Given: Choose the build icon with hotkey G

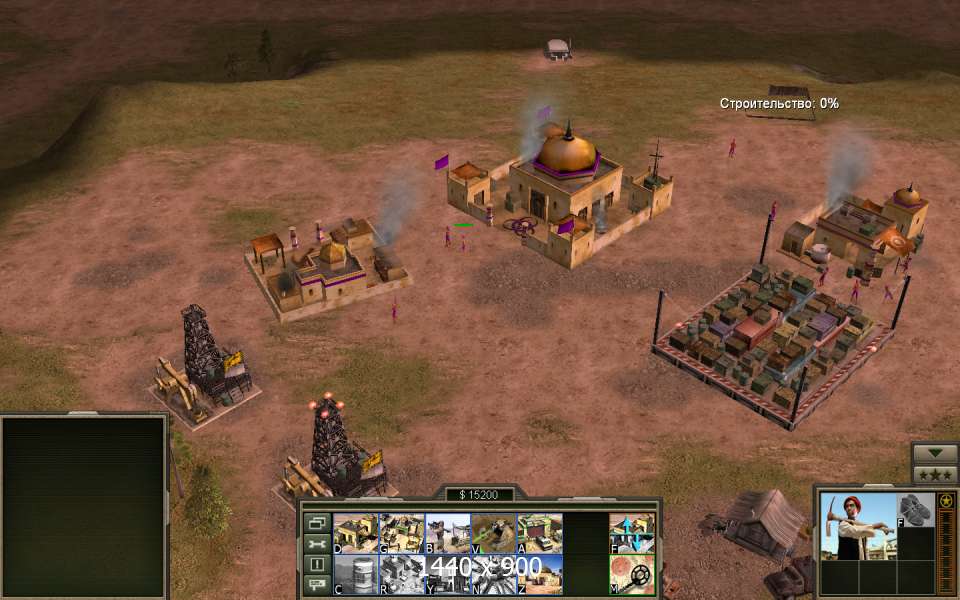Looking at the screenshot, I should pyautogui.click(x=401, y=533).
